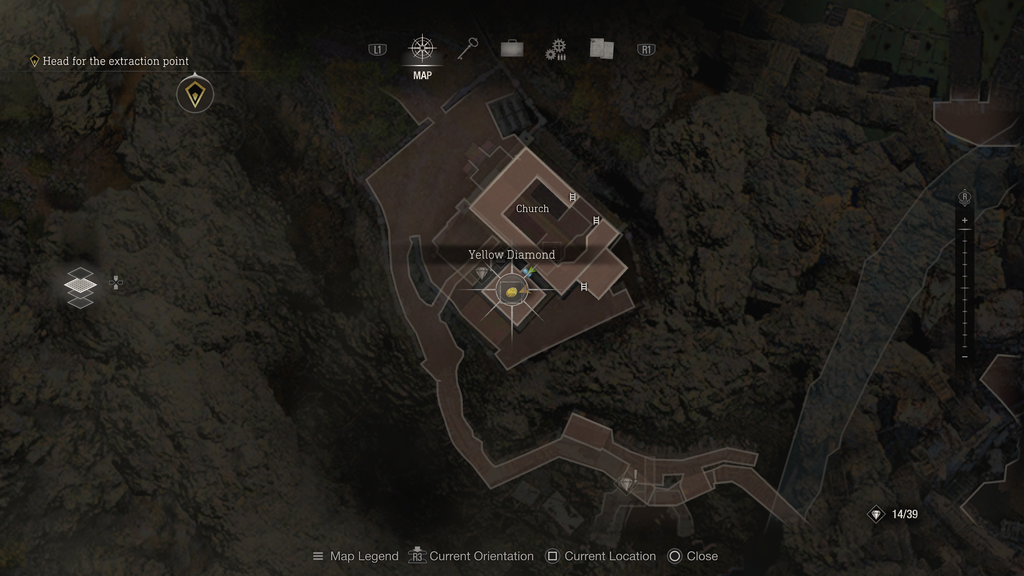The image size is (1024, 576).
Task: Adjust the map zoom slider
Action: click(x=964, y=288)
